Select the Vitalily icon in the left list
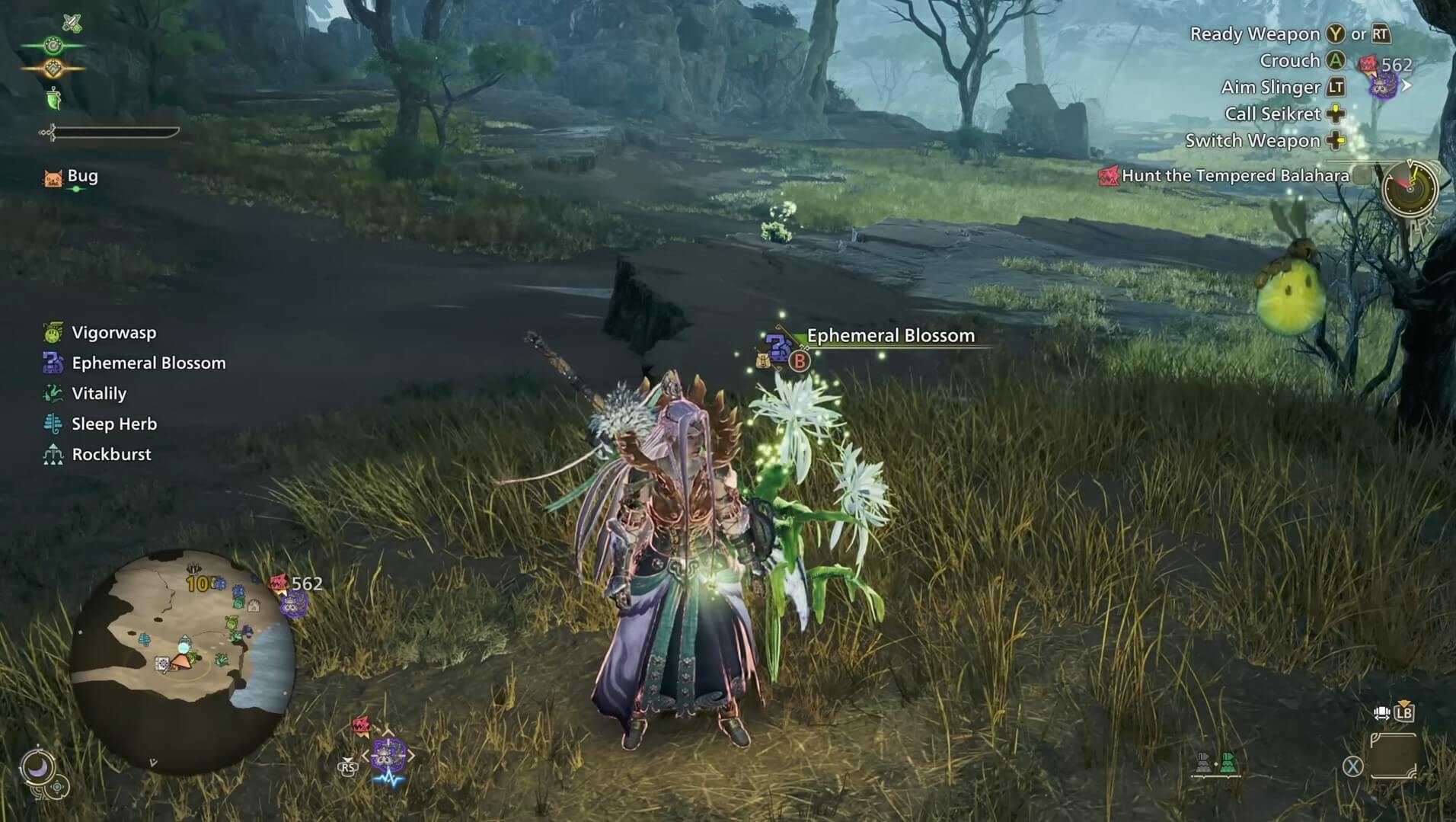The image size is (1456, 822). (52, 394)
